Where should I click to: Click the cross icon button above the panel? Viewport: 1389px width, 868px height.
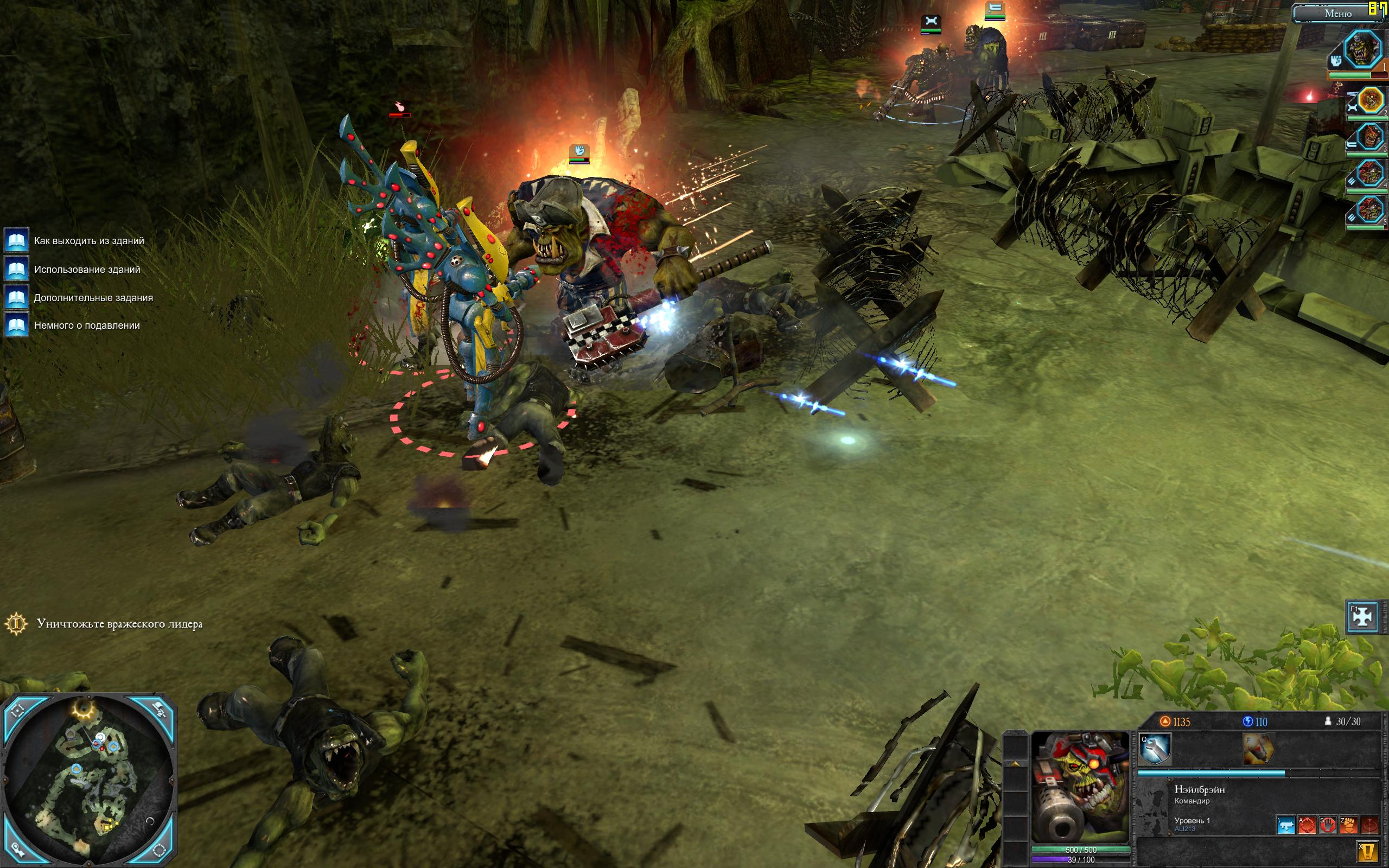(x=1362, y=616)
